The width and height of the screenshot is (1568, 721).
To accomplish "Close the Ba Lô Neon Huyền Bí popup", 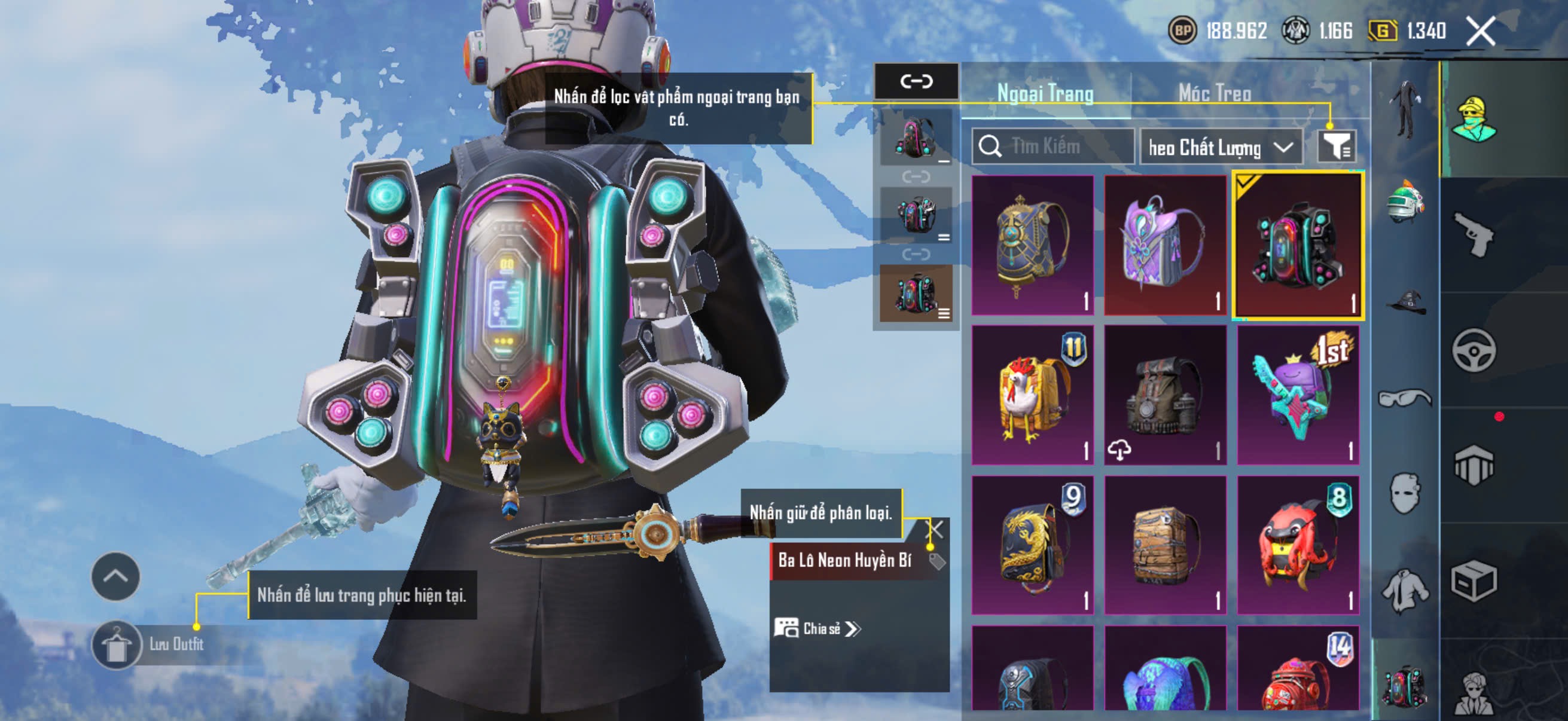I will tap(934, 529).
